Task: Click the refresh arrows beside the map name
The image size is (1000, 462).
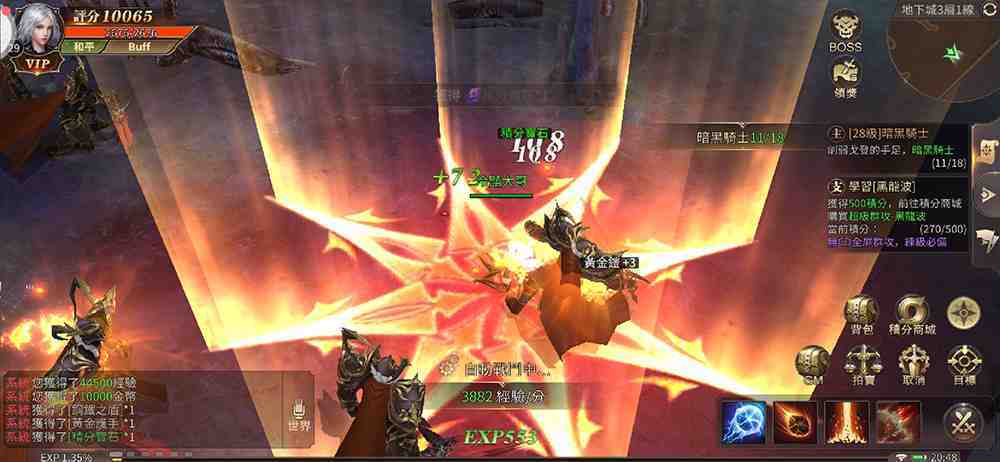Action: 991,9
